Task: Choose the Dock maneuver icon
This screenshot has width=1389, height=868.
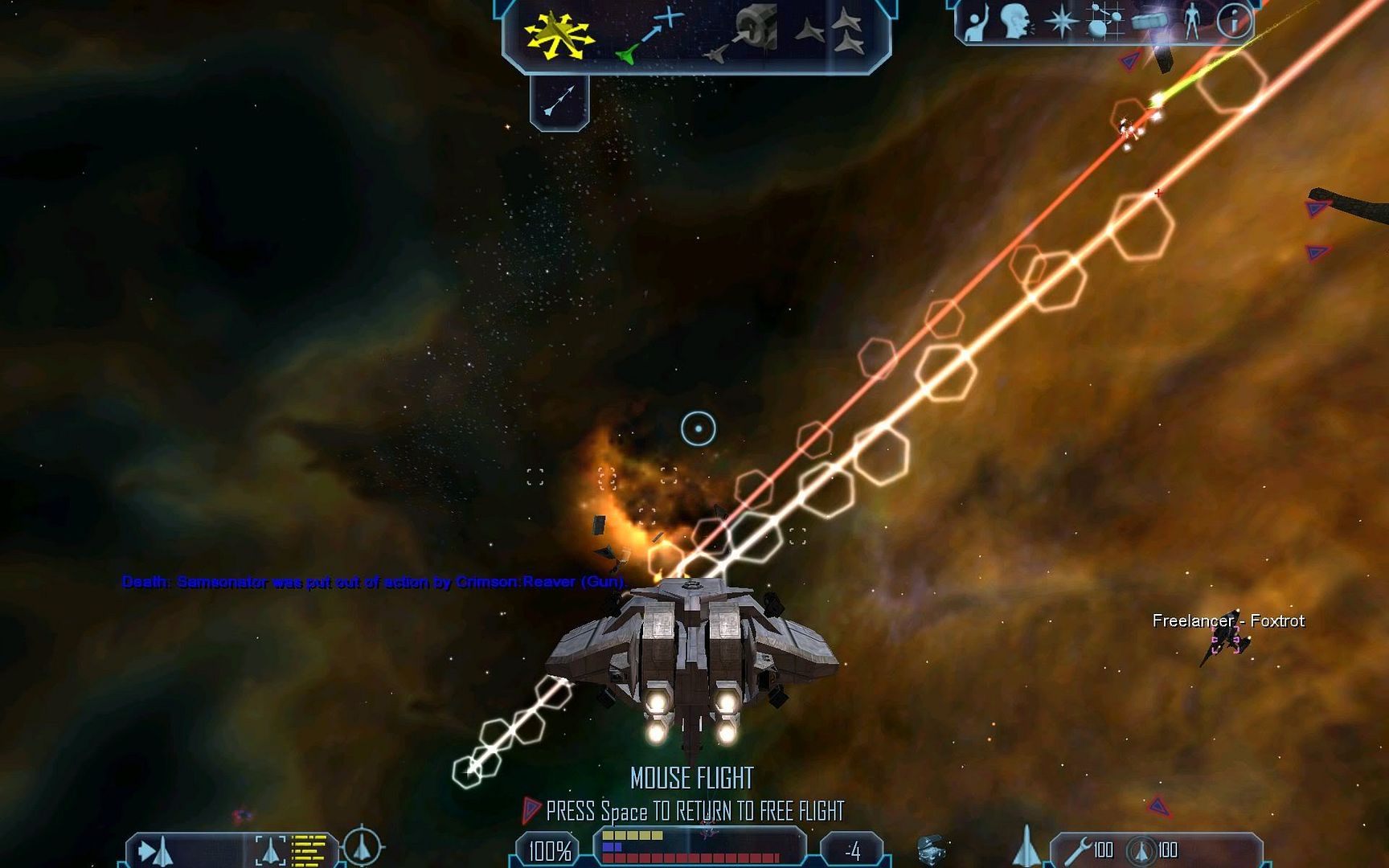Action: 744,34
